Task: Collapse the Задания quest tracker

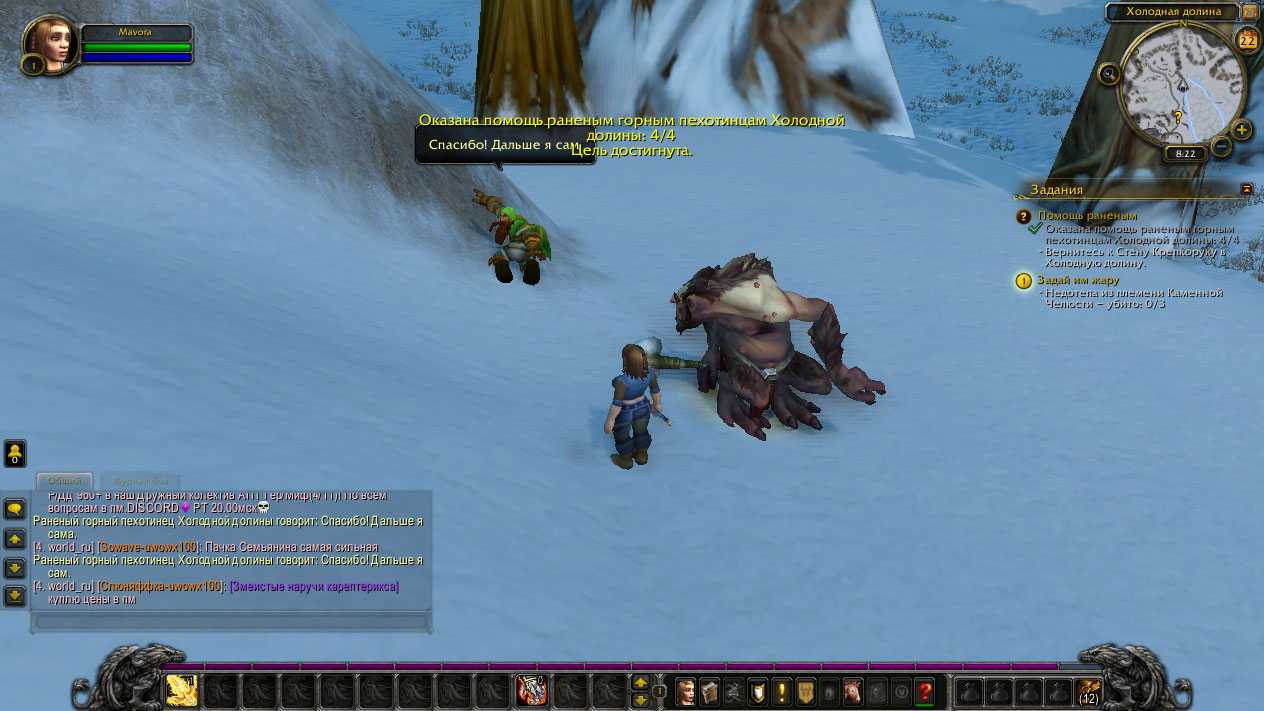Action: 1246,188
